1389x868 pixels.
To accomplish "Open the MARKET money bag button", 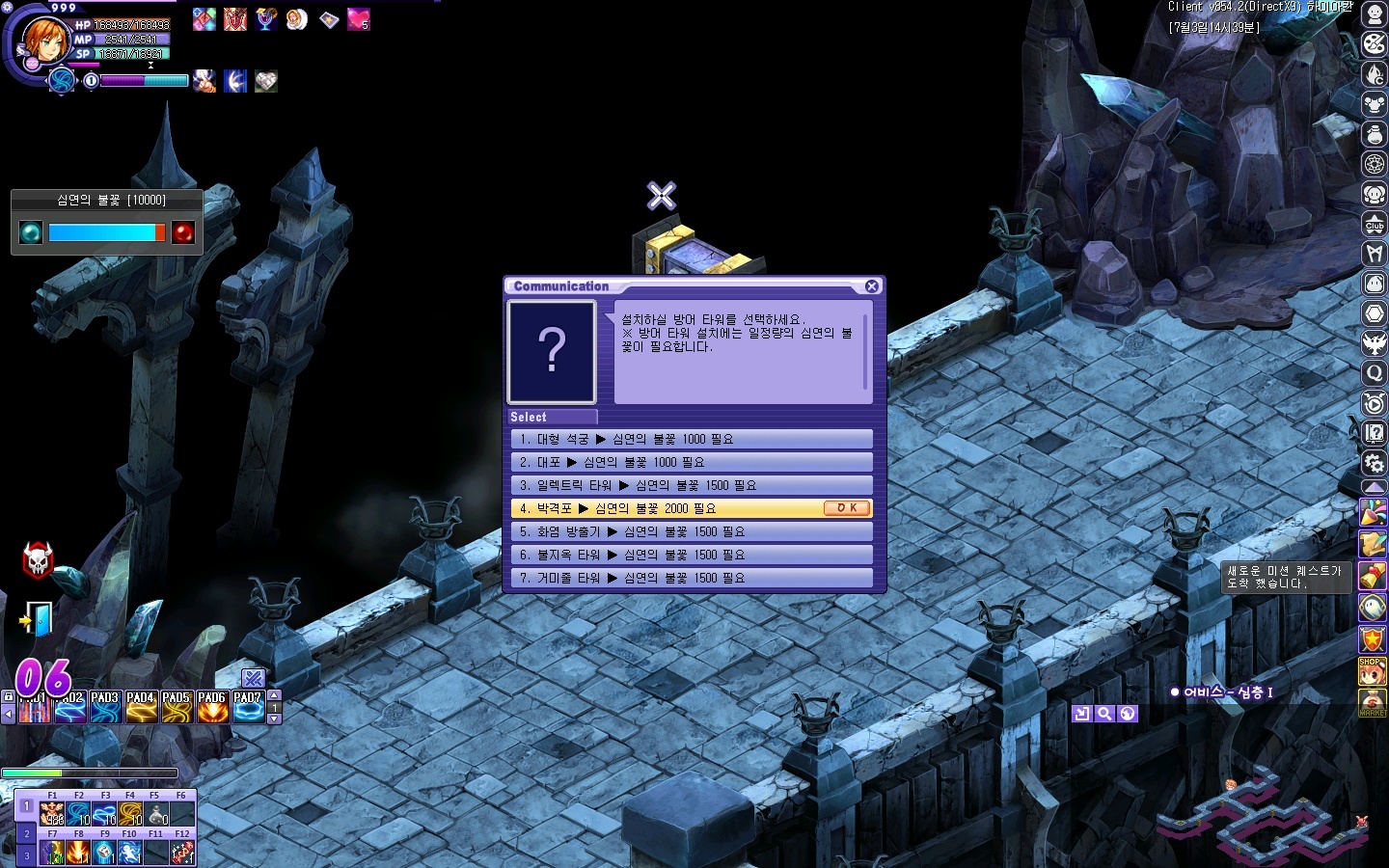I will 1373,702.
